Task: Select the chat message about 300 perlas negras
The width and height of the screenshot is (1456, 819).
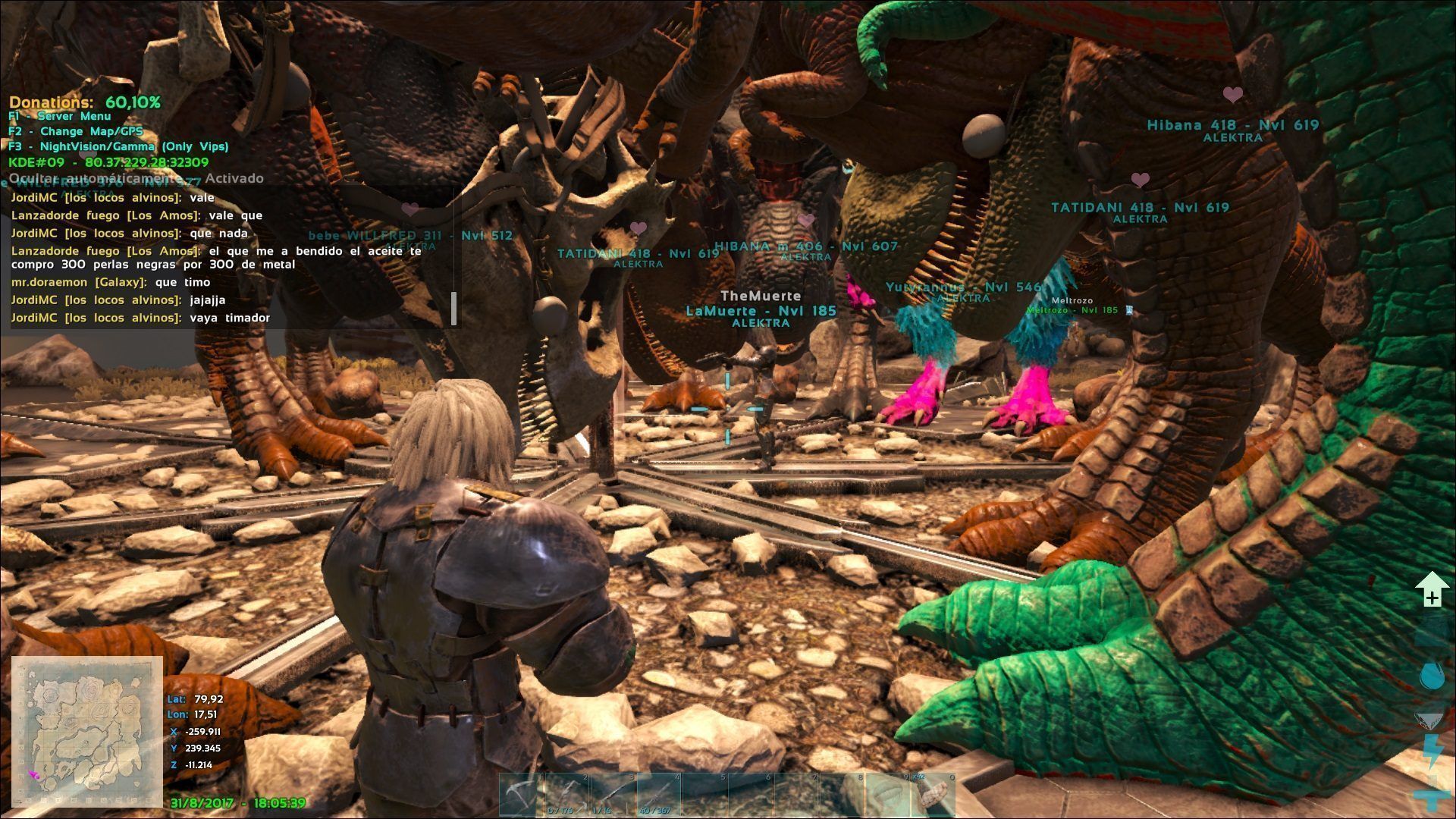Action: tap(216, 258)
